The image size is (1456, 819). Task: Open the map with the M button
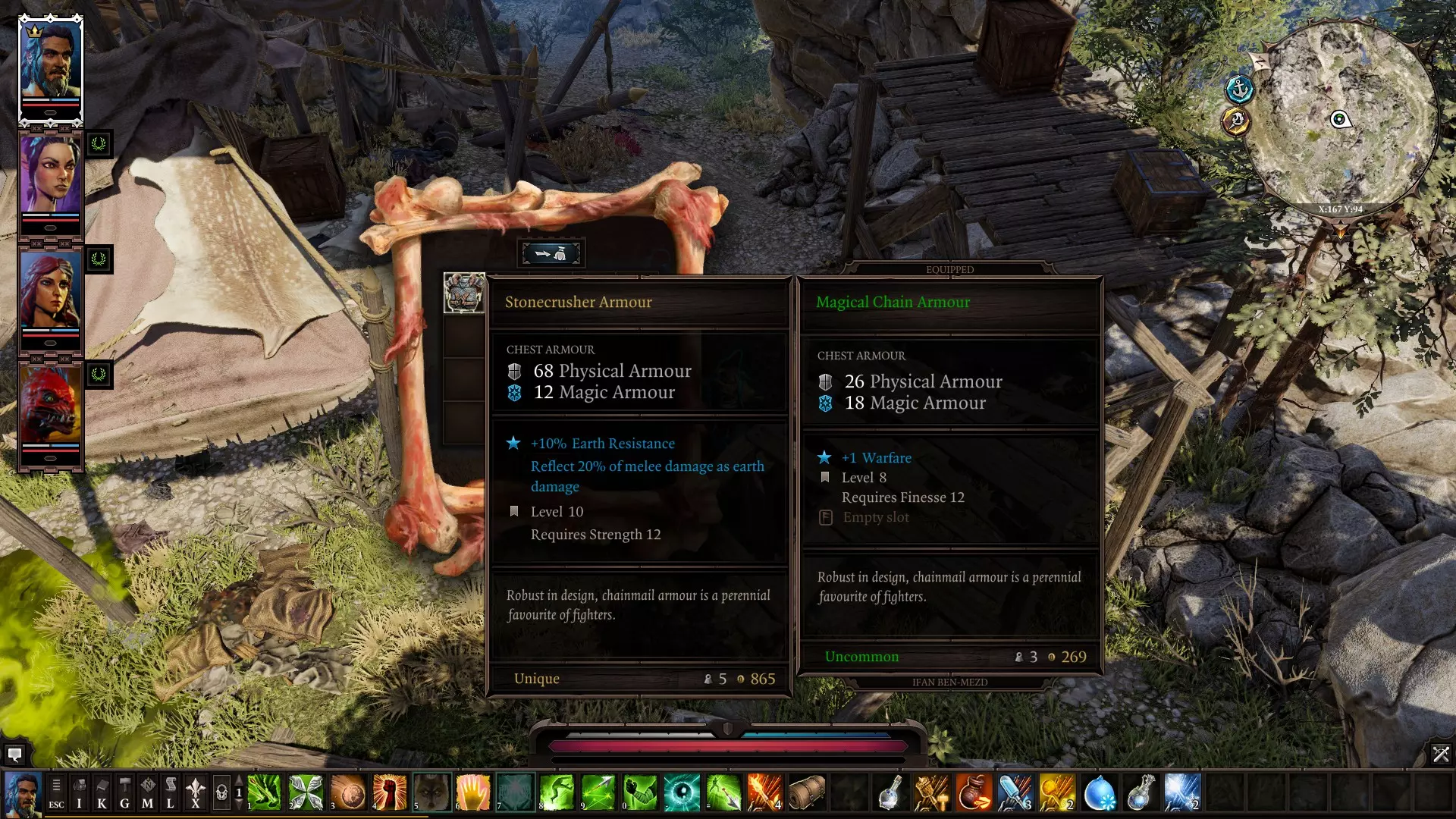pyautogui.click(x=147, y=793)
